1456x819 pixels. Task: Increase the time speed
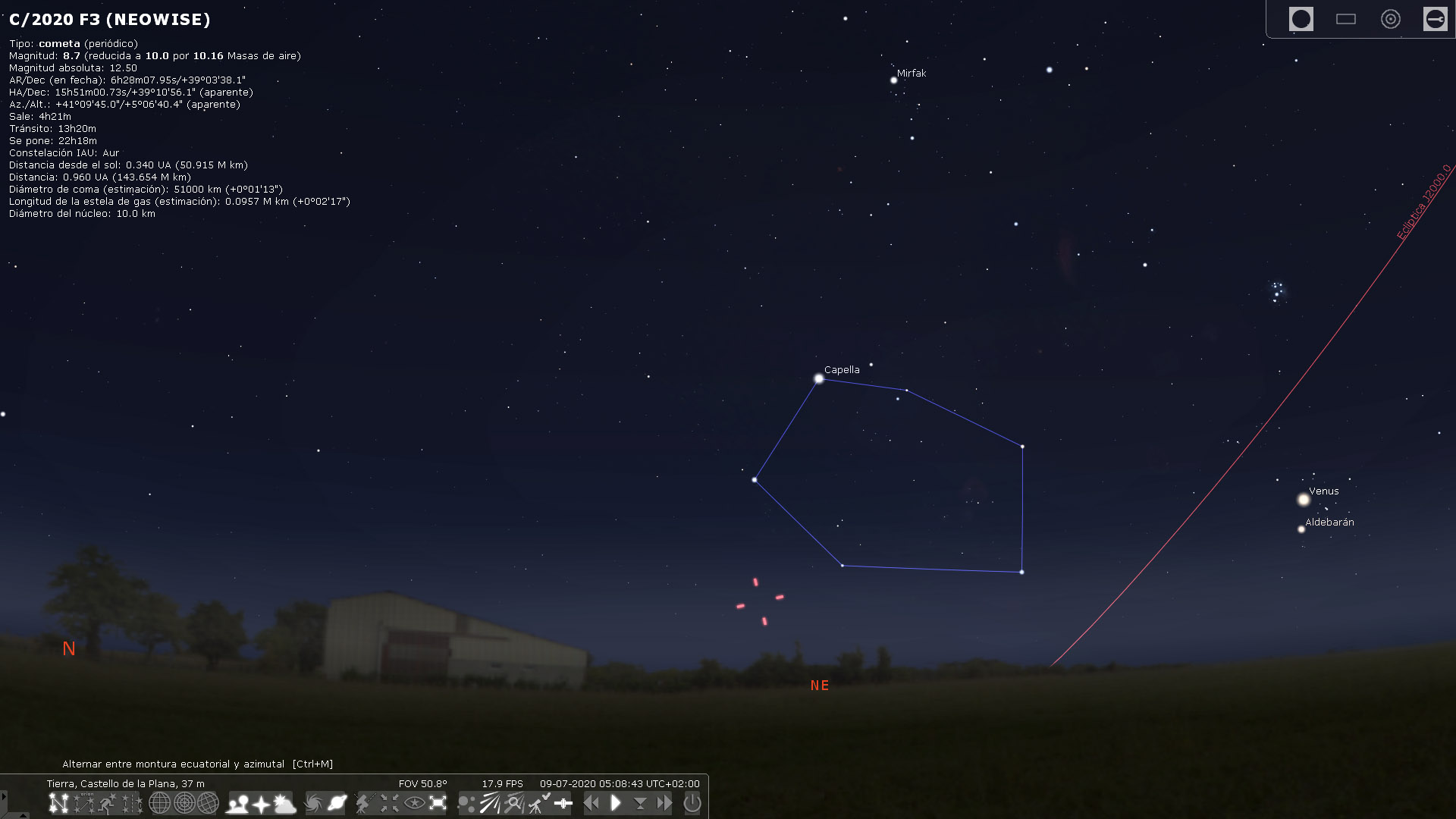tap(666, 803)
